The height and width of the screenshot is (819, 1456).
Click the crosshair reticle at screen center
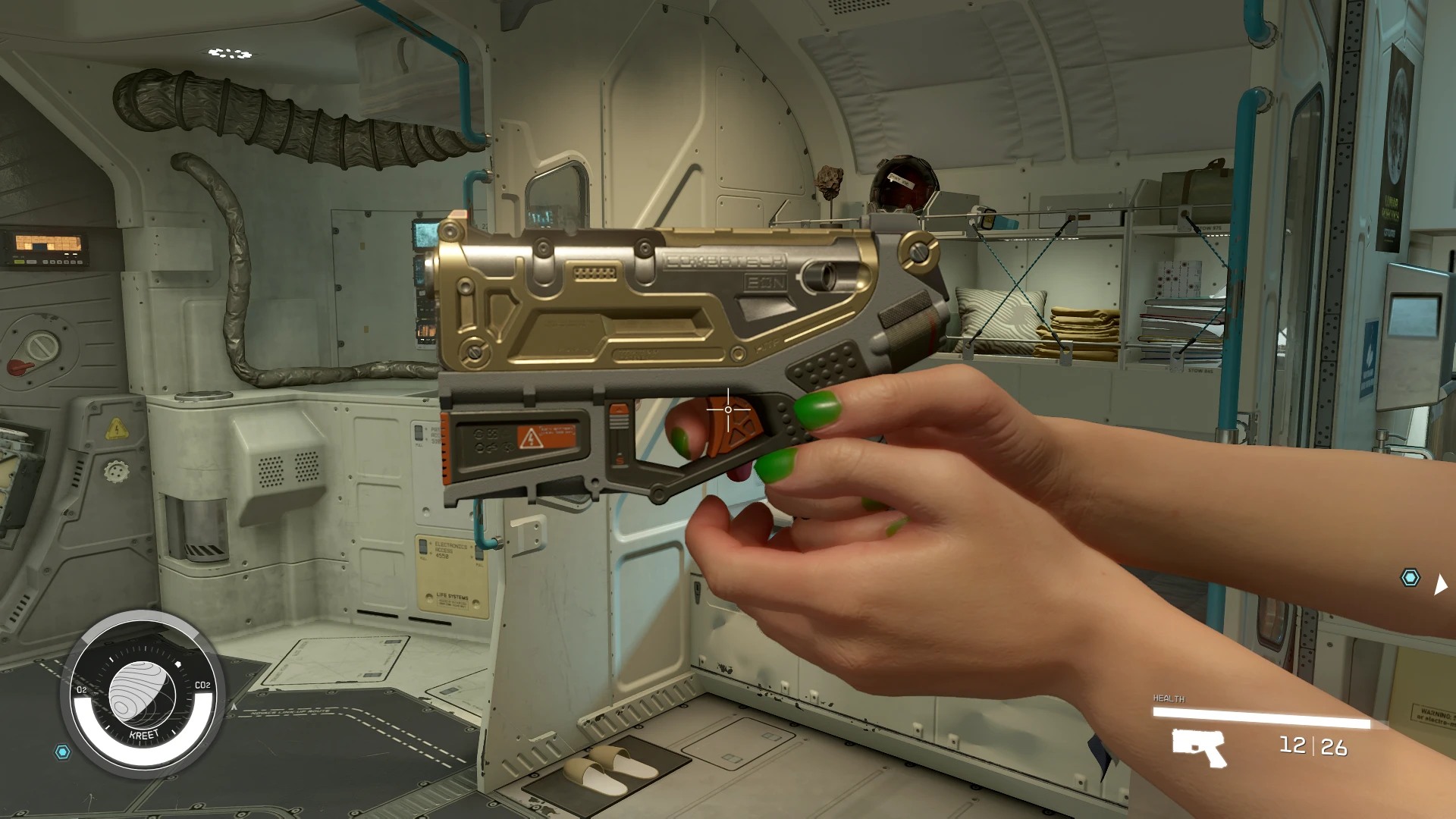(x=726, y=409)
